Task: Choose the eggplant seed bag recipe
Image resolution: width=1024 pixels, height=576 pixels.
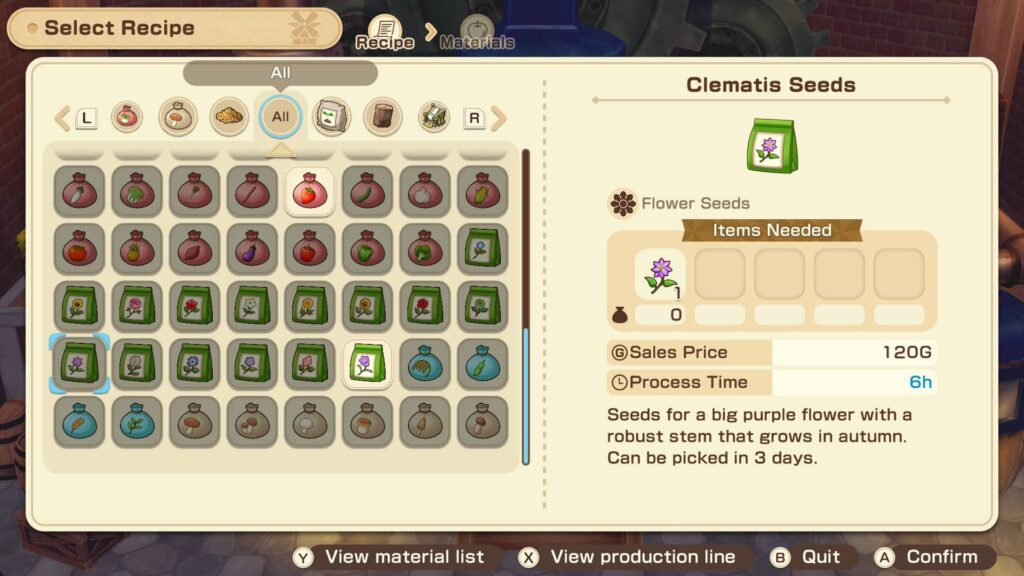Action: click(251, 249)
